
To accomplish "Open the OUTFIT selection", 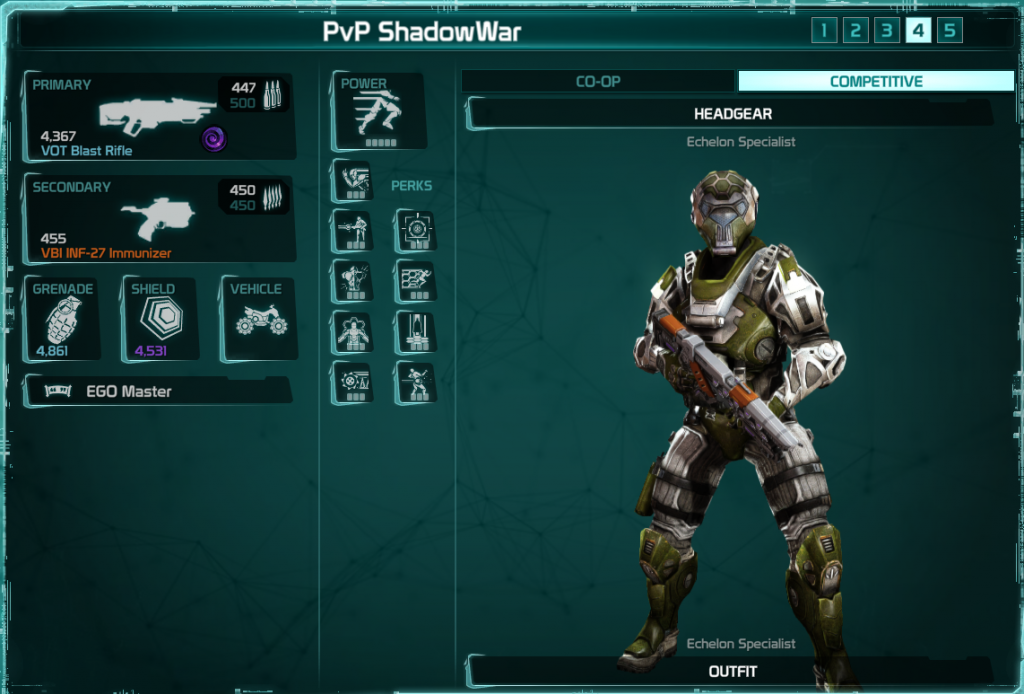I will (732, 671).
